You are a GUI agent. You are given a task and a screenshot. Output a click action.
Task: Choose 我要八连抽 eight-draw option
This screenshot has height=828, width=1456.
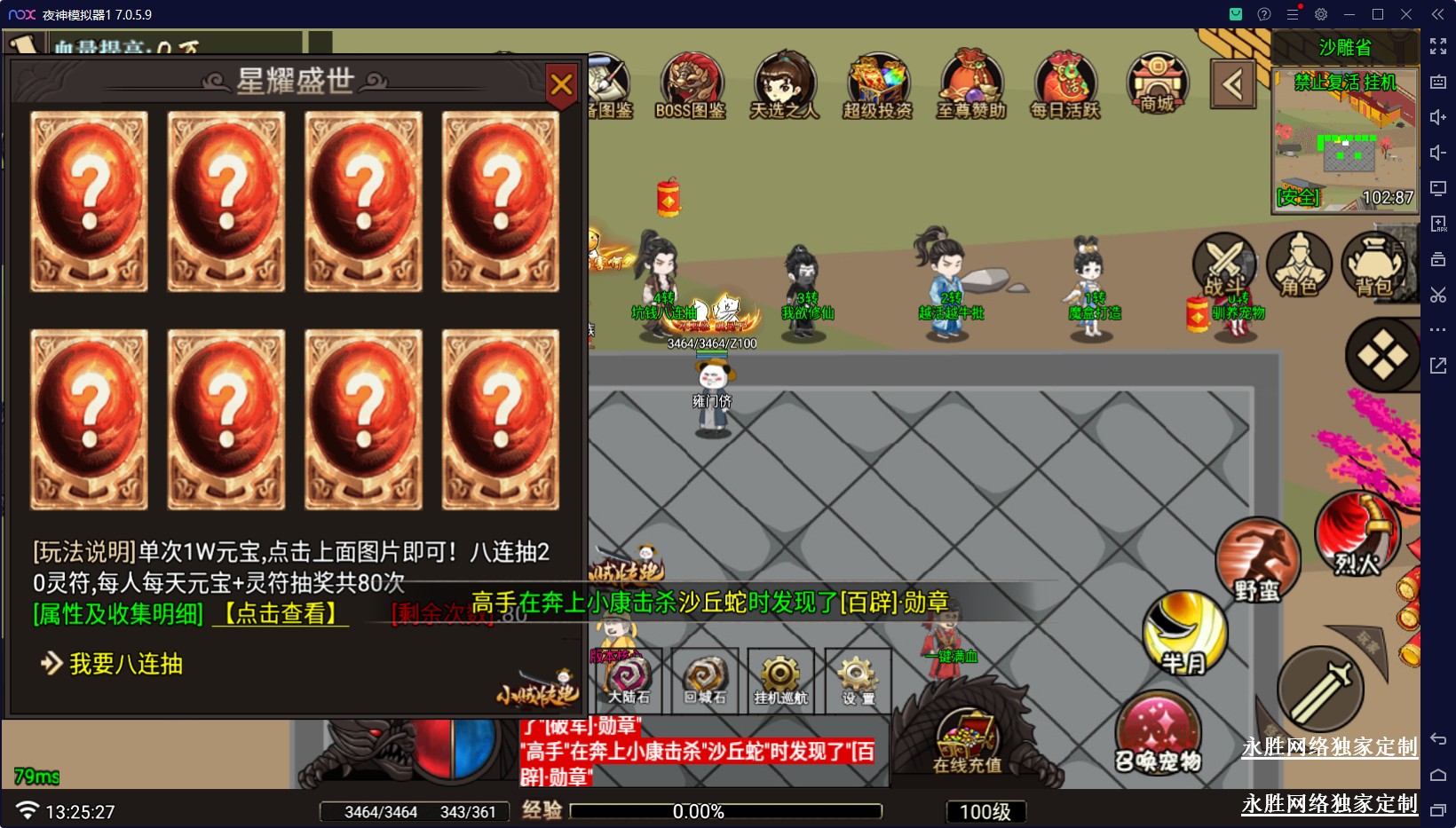124,664
